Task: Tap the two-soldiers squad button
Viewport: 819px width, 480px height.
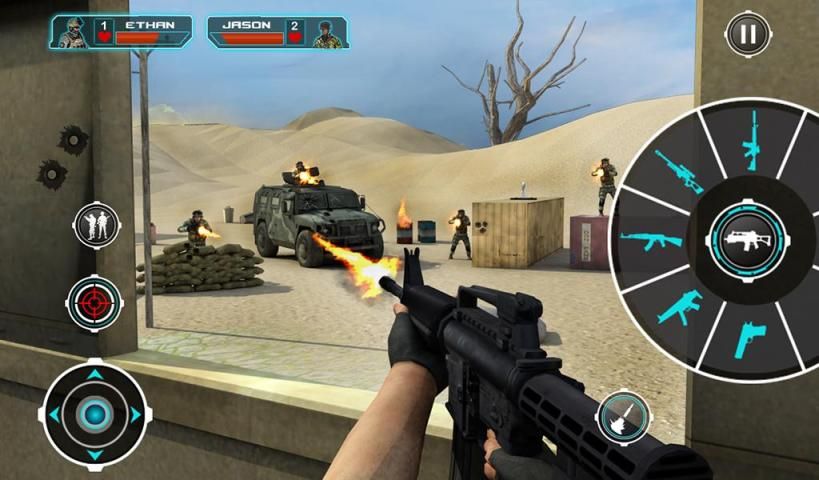Action: (96, 224)
